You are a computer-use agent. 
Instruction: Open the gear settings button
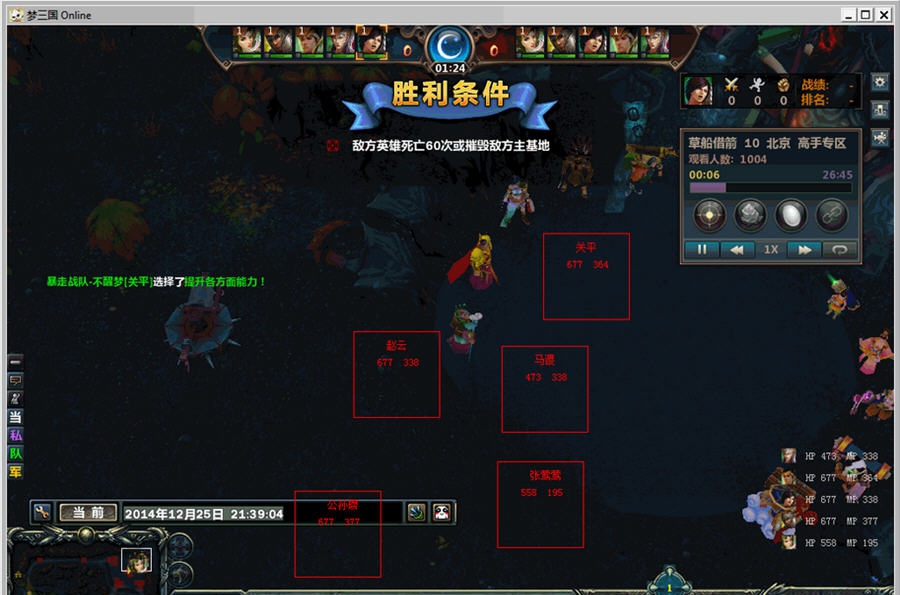880,82
